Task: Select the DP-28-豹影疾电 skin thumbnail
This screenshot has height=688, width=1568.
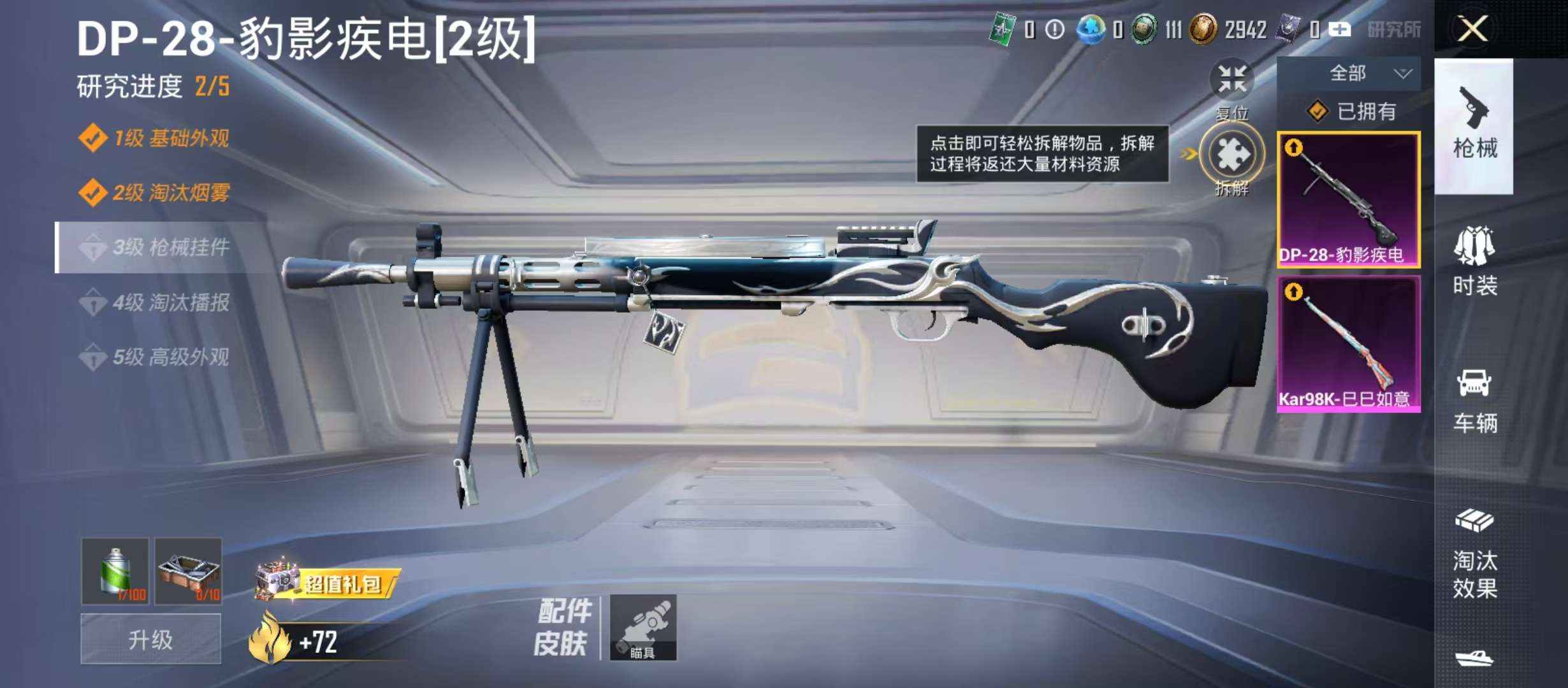Action: (1348, 199)
